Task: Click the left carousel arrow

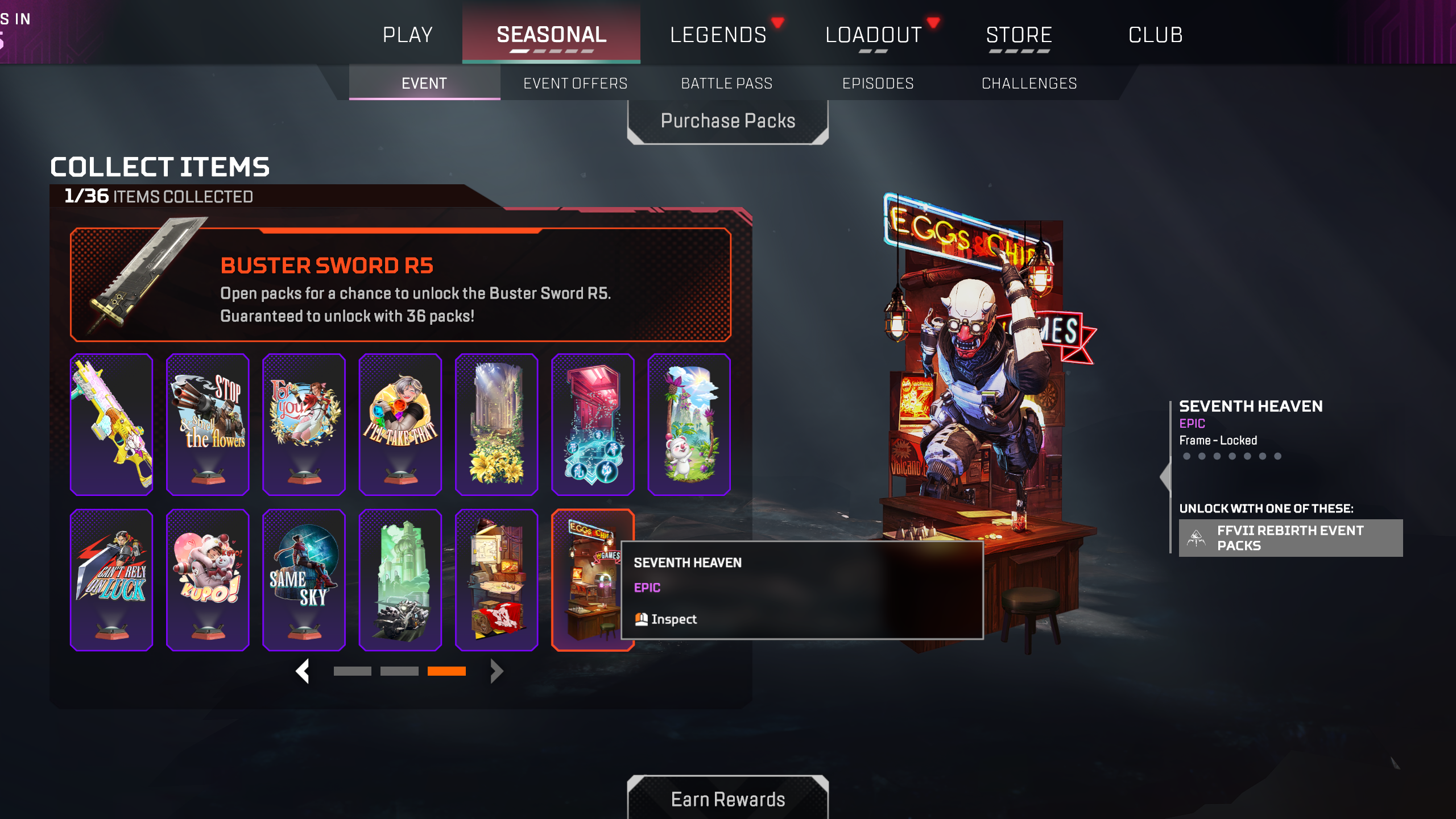Action: click(x=303, y=671)
